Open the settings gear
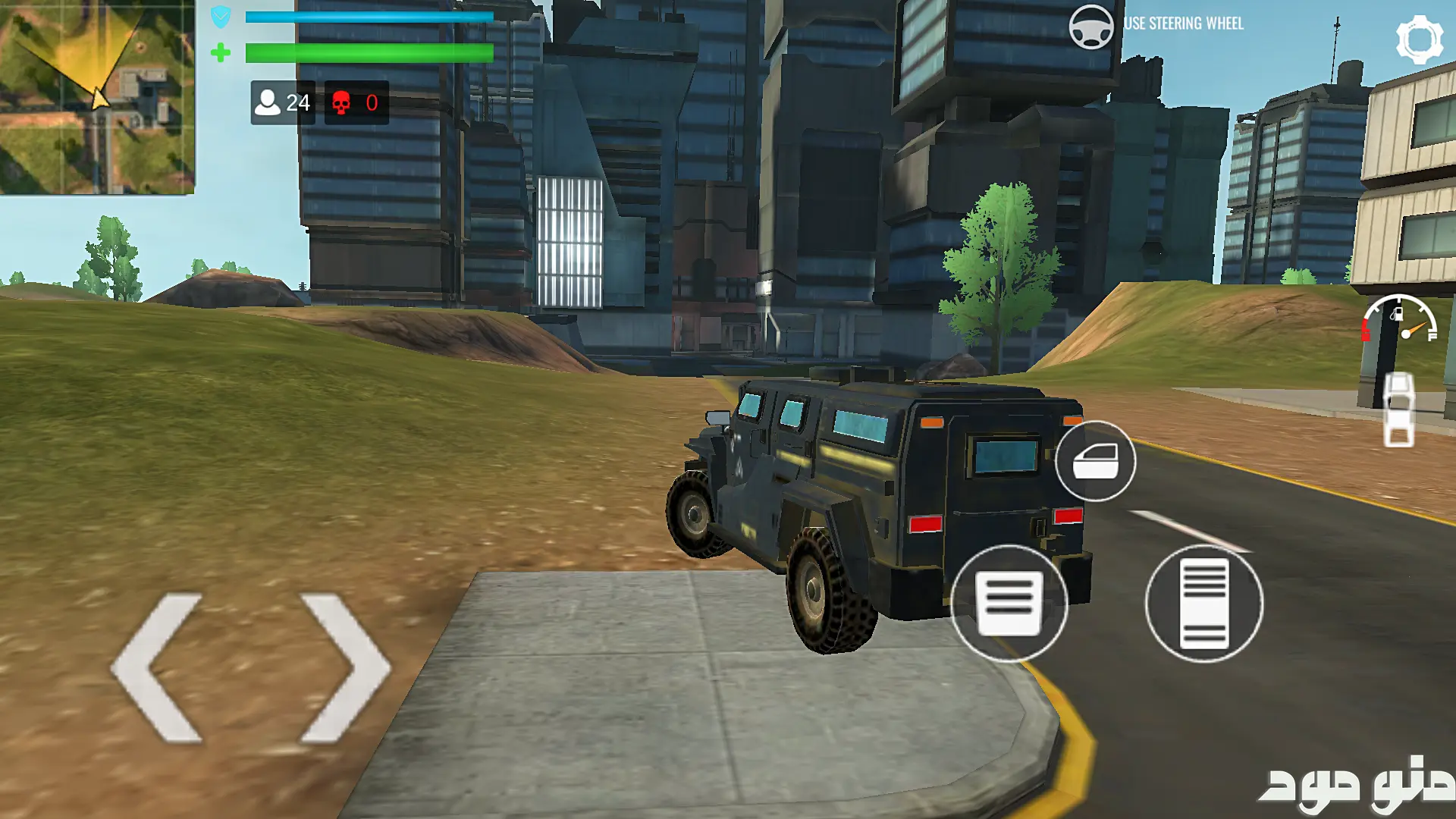Viewport: 1456px width, 819px height. (x=1419, y=39)
